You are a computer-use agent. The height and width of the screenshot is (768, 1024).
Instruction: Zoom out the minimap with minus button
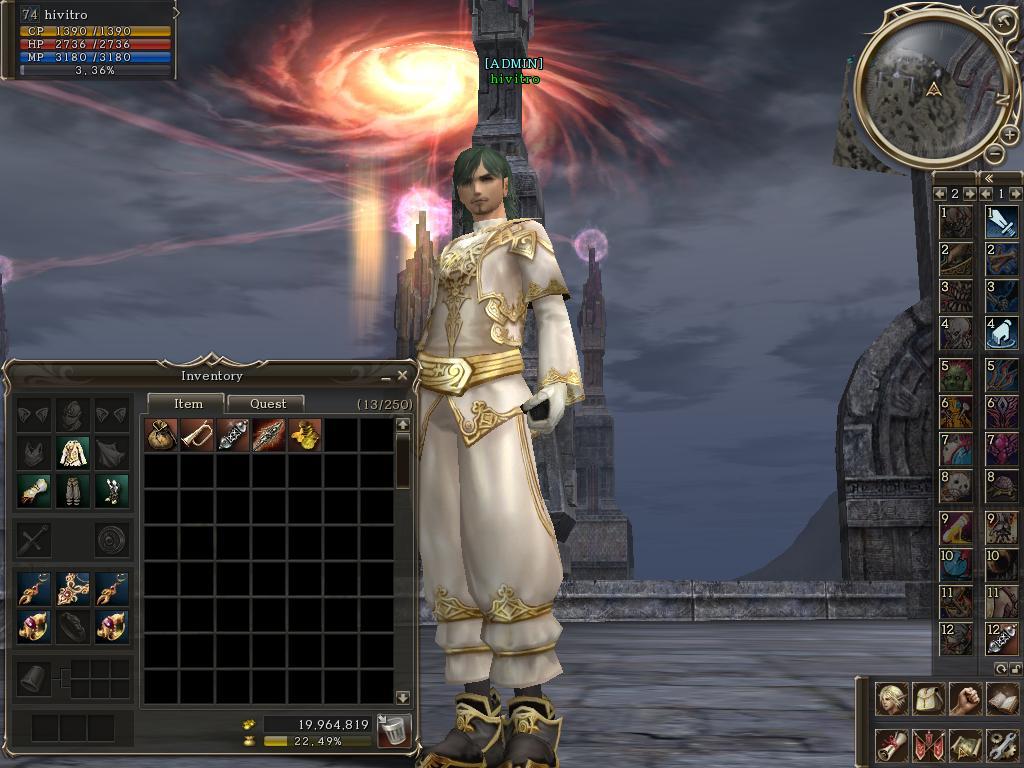click(994, 153)
